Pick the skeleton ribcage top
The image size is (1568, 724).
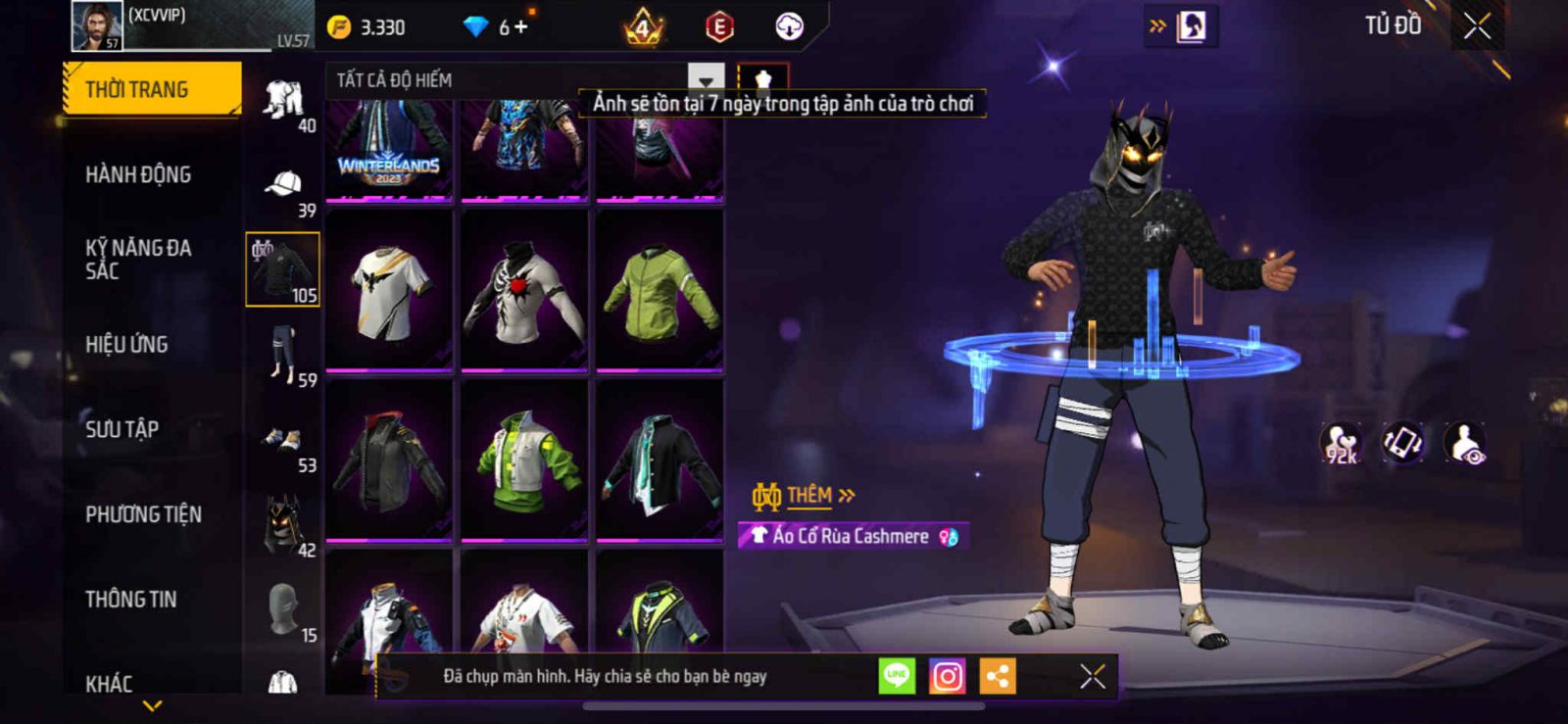pos(524,291)
